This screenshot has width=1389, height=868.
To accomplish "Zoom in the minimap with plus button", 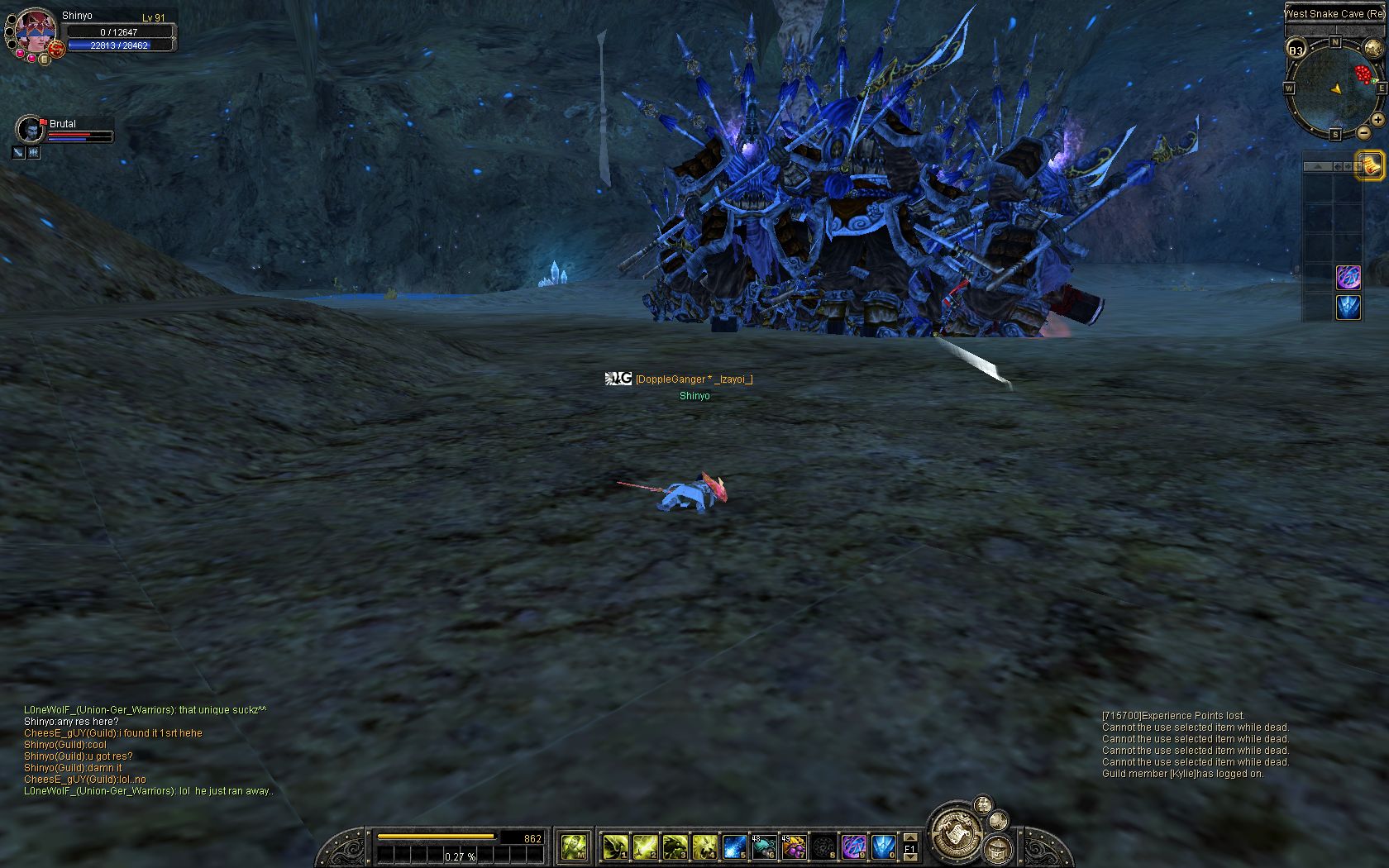I will pyautogui.click(x=1378, y=120).
